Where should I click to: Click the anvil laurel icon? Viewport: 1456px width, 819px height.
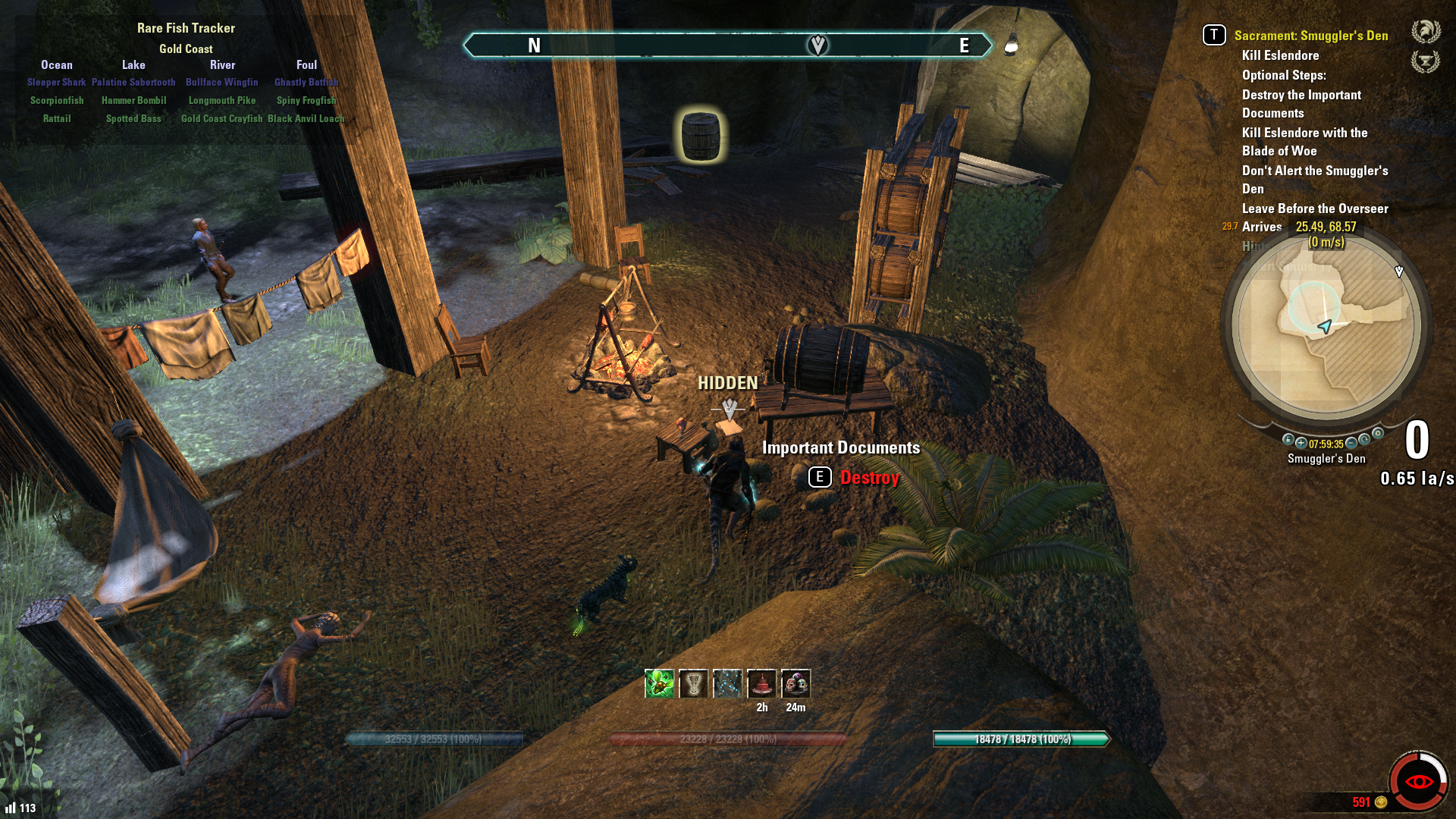click(1426, 61)
